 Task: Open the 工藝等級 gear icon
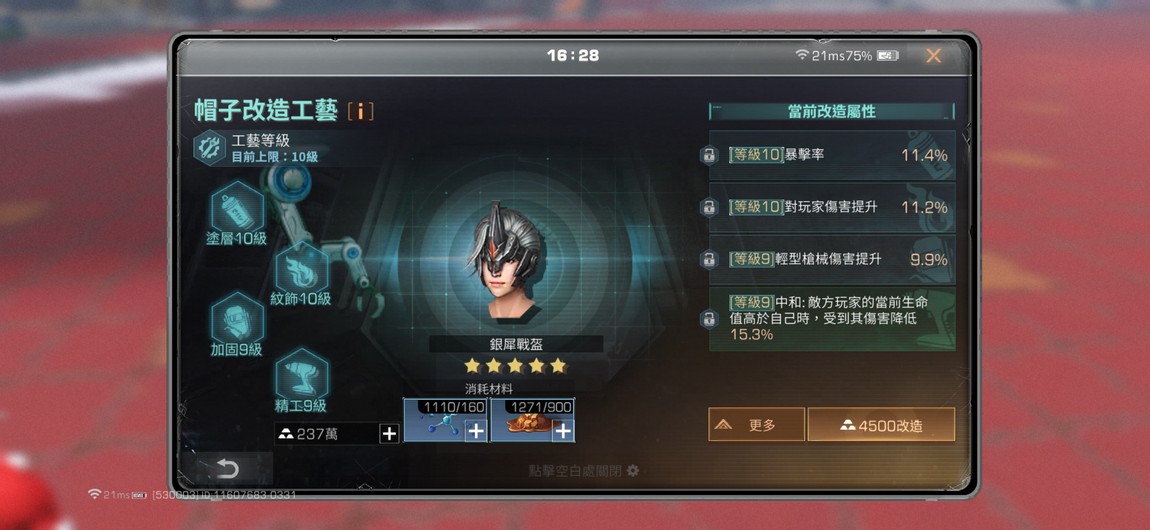click(x=209, y=148)
